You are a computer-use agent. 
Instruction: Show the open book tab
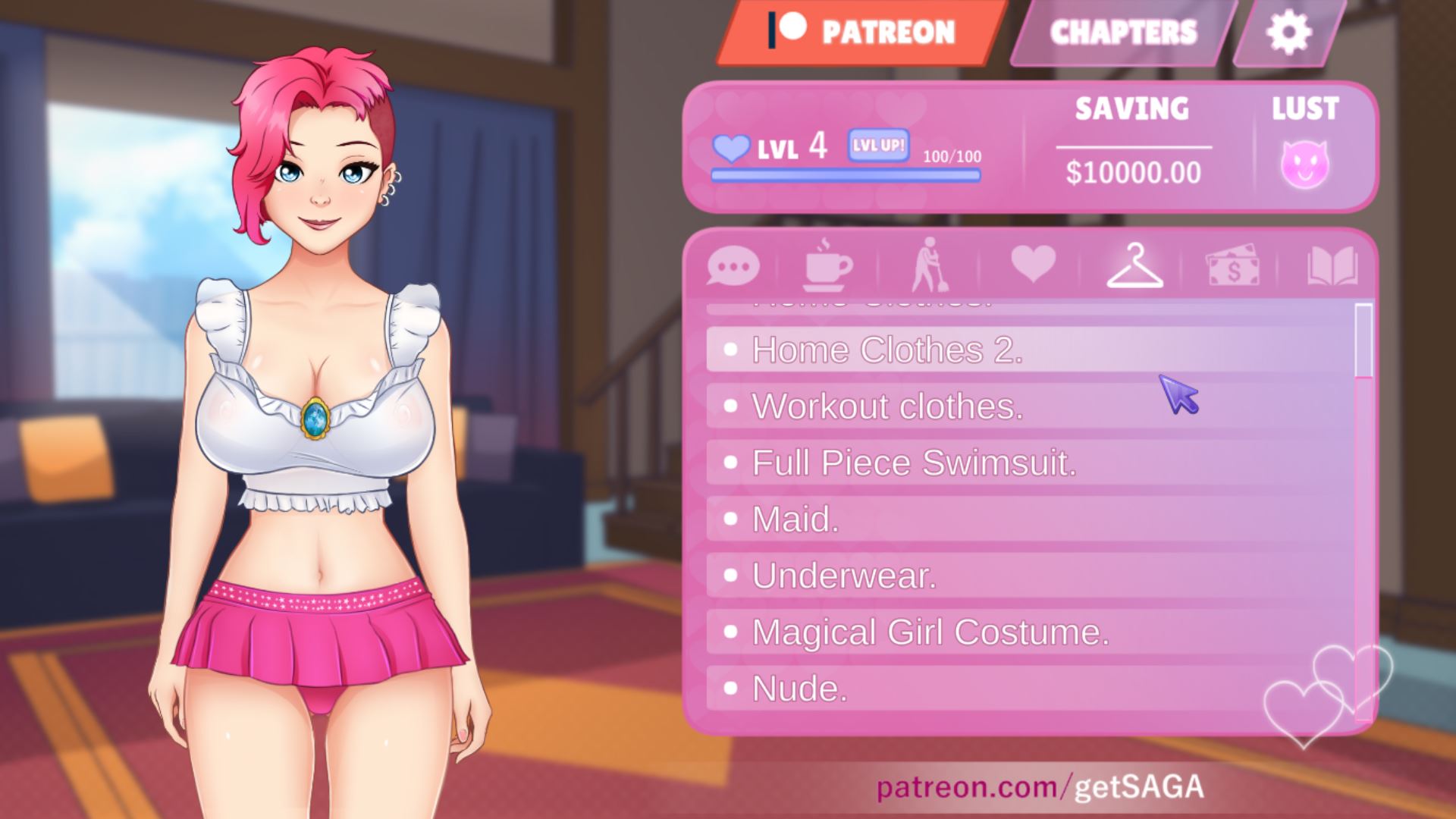click(x=1332, y=265)
